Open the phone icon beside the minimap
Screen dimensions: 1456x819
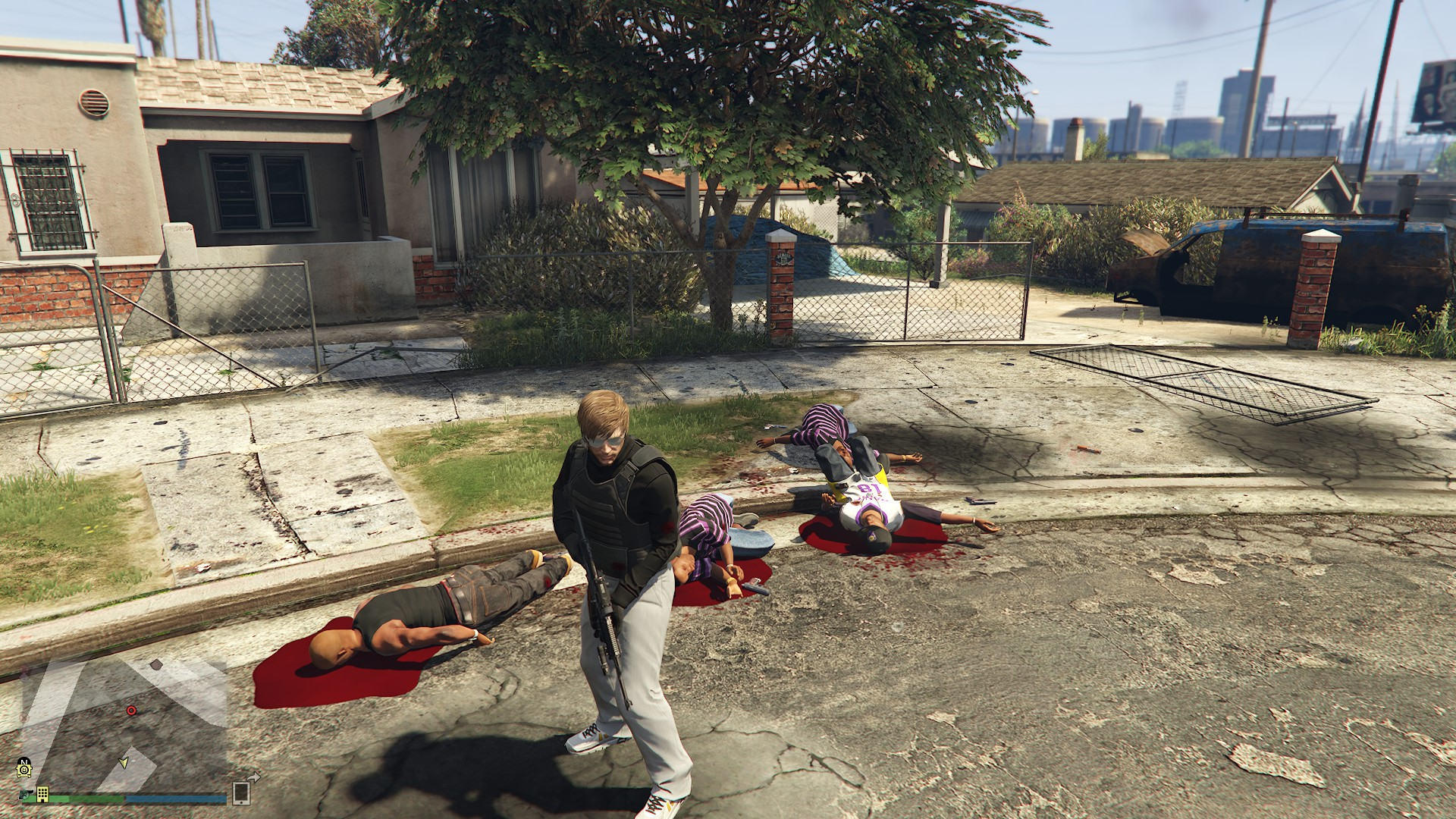click(241, 793)
